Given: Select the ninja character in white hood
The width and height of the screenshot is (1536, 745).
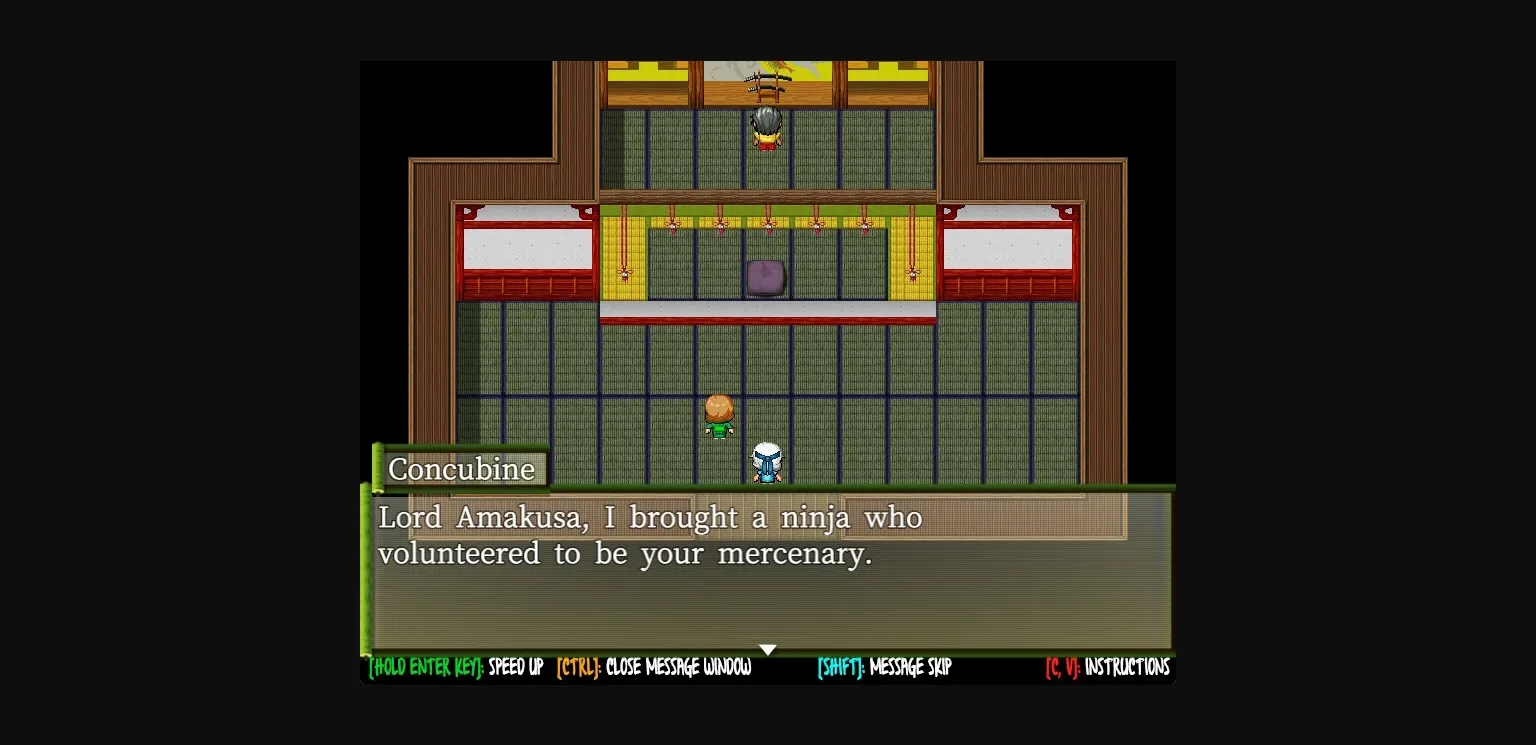Looking at the screenshot, I should coord(765,462).
